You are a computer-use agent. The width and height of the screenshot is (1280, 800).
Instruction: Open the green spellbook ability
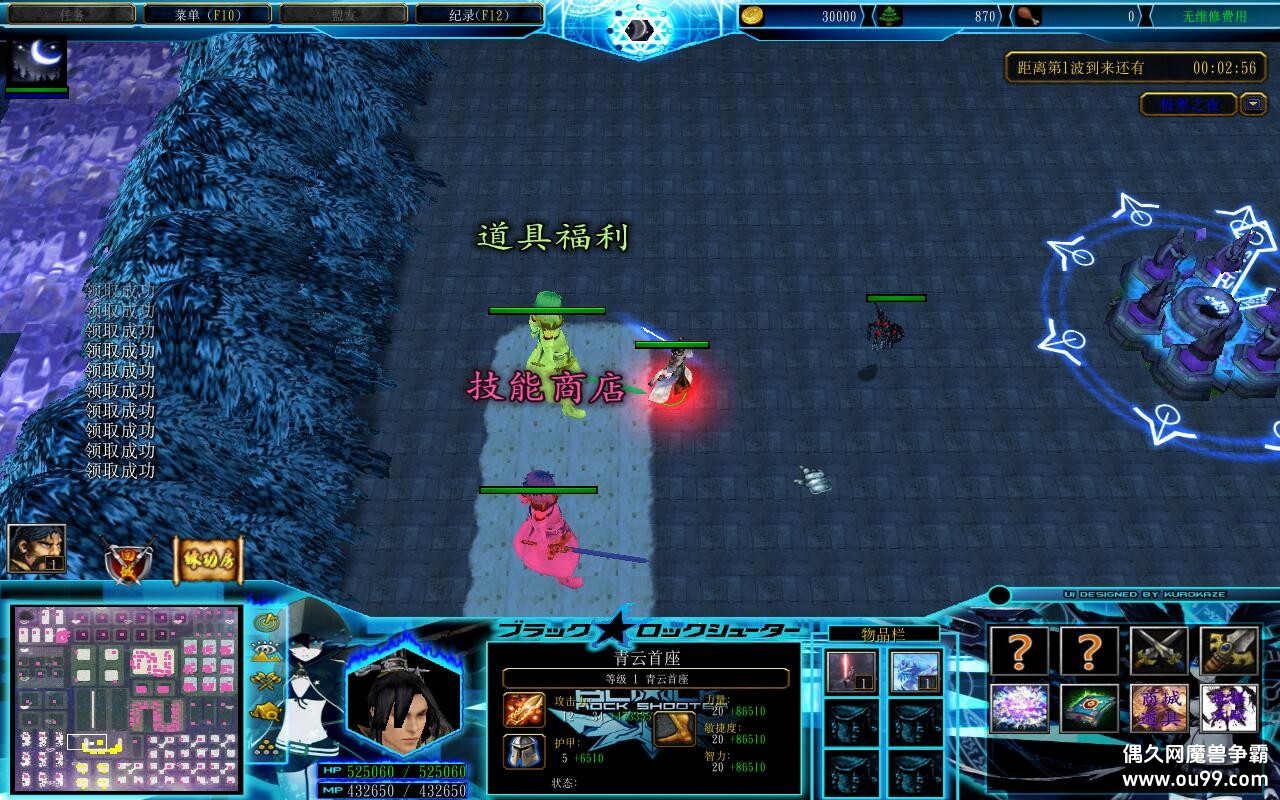(x=1089, y=708)
